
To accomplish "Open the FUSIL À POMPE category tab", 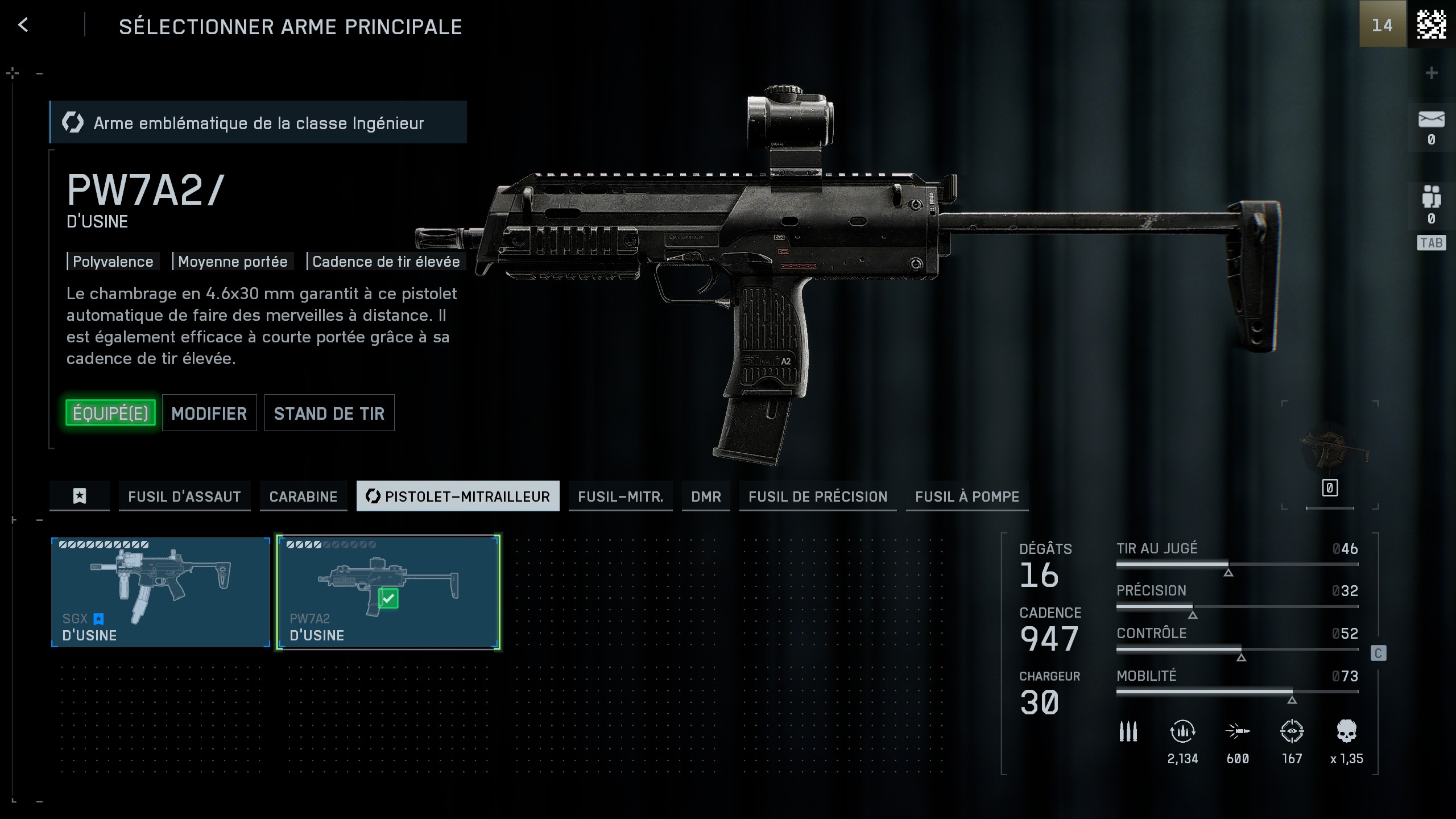I will 967,496.
